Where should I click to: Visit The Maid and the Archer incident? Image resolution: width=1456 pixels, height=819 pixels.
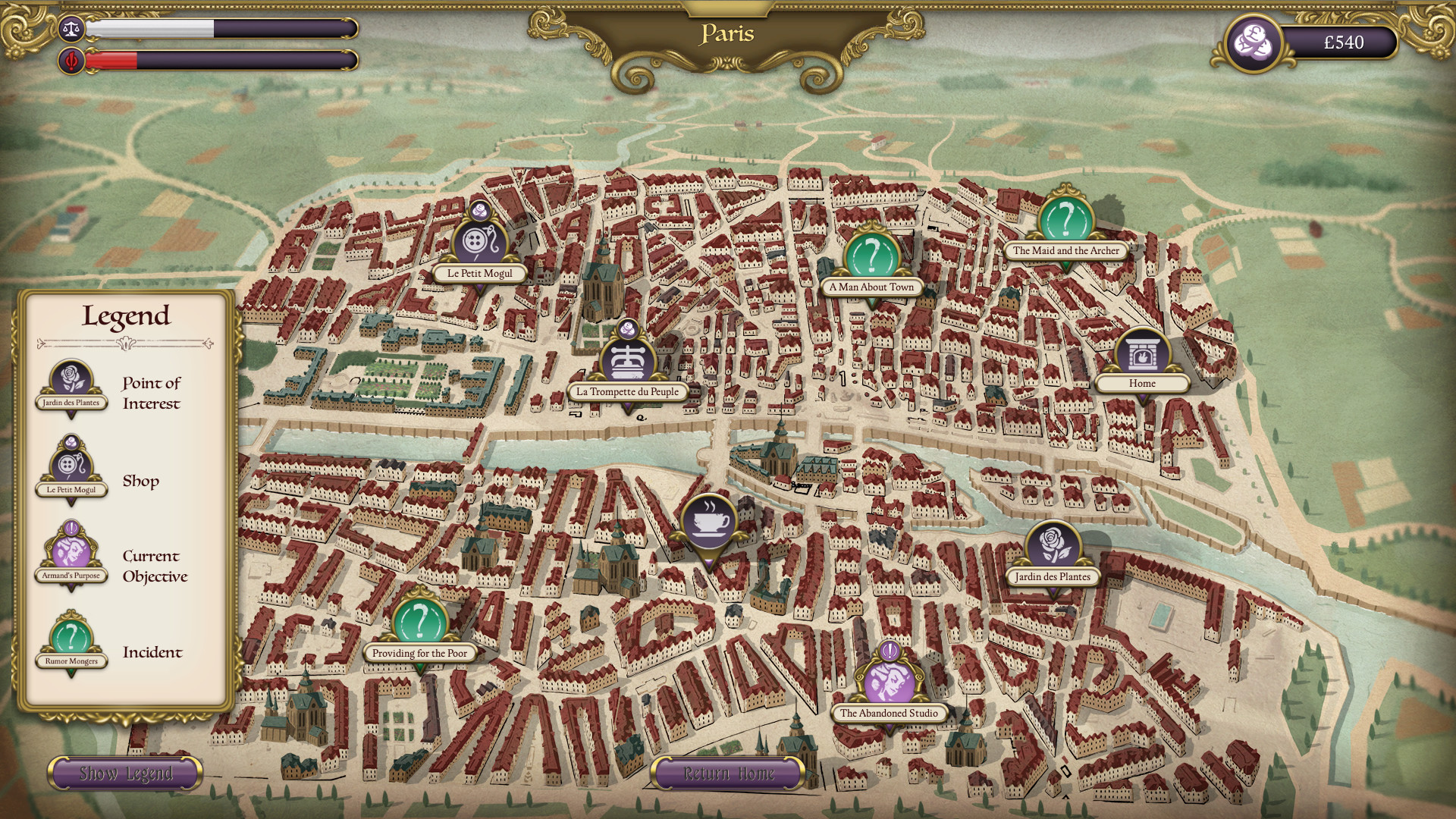click(x=1065, y=221)
